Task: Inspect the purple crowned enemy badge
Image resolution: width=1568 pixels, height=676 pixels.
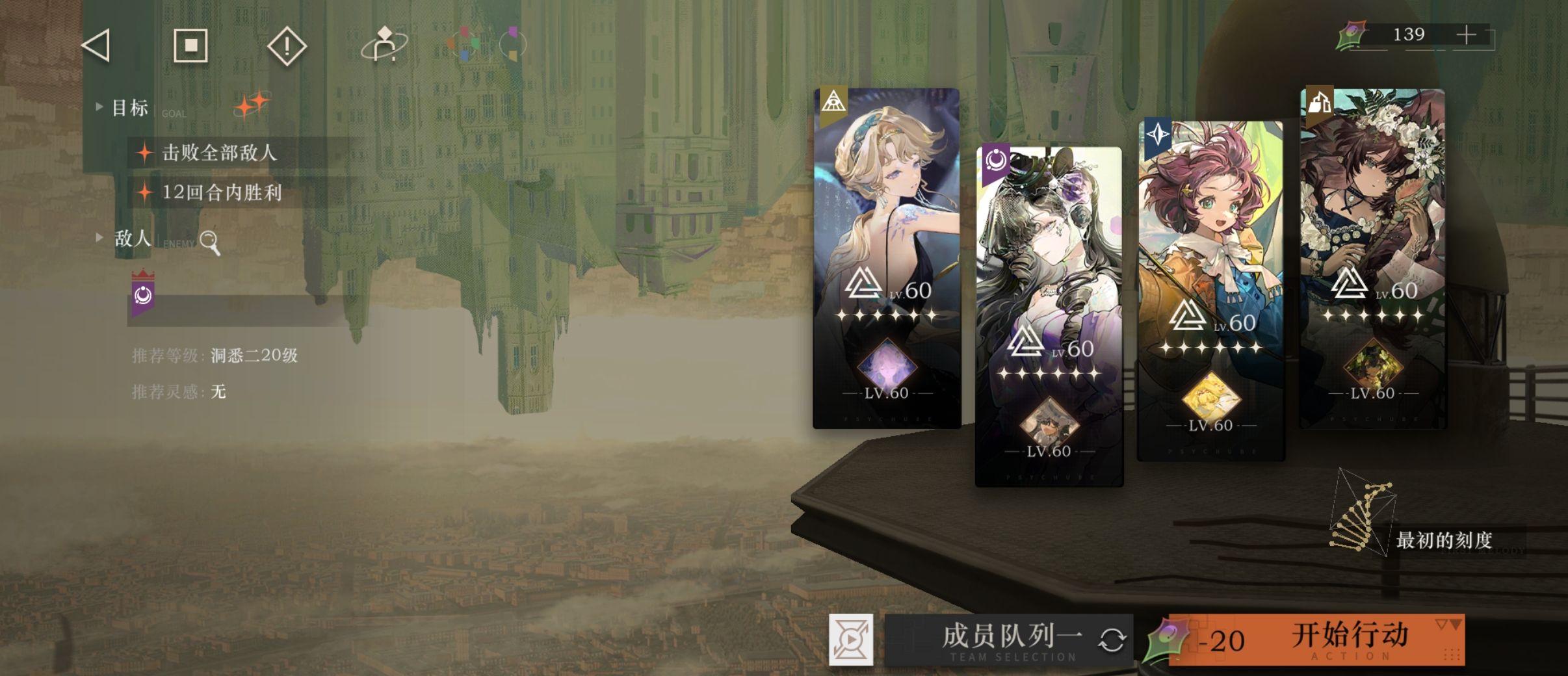Action: coord(143,293)
